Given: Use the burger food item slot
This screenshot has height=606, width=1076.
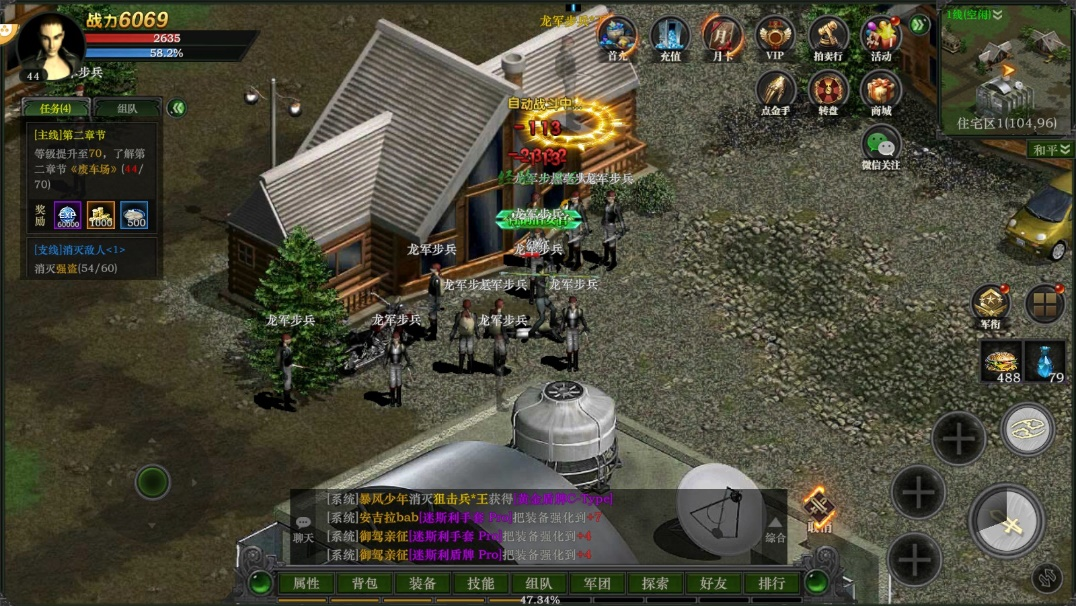Looking at the screenshot, I should [x=1000, y=361].
